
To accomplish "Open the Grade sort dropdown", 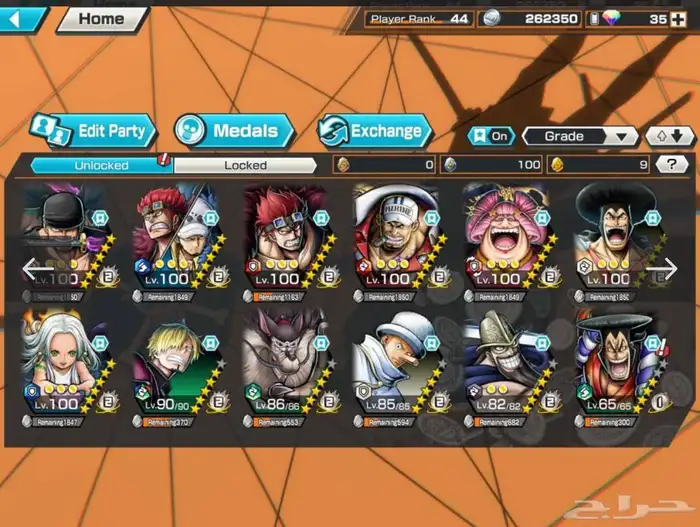I will 580,136.
